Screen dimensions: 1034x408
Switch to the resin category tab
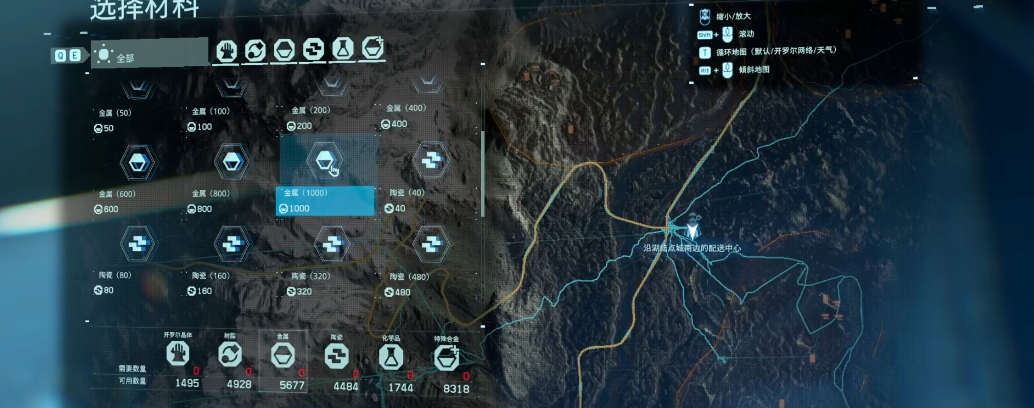[256, 50]
